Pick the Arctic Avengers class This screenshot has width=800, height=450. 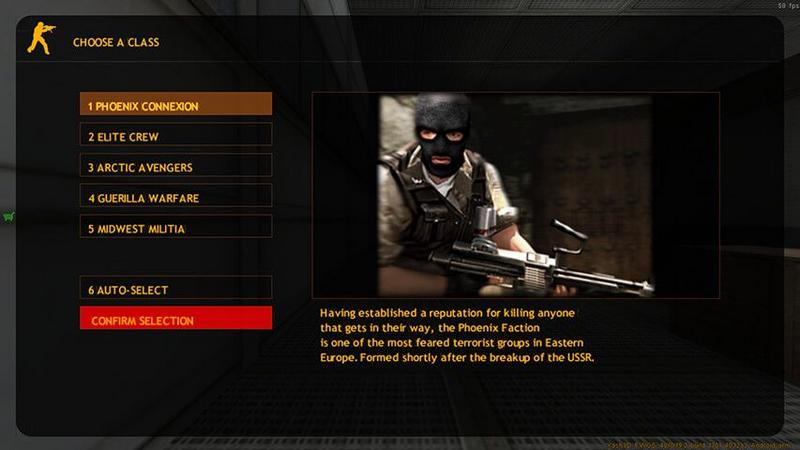pyautogui.click(x=176, y=166)
